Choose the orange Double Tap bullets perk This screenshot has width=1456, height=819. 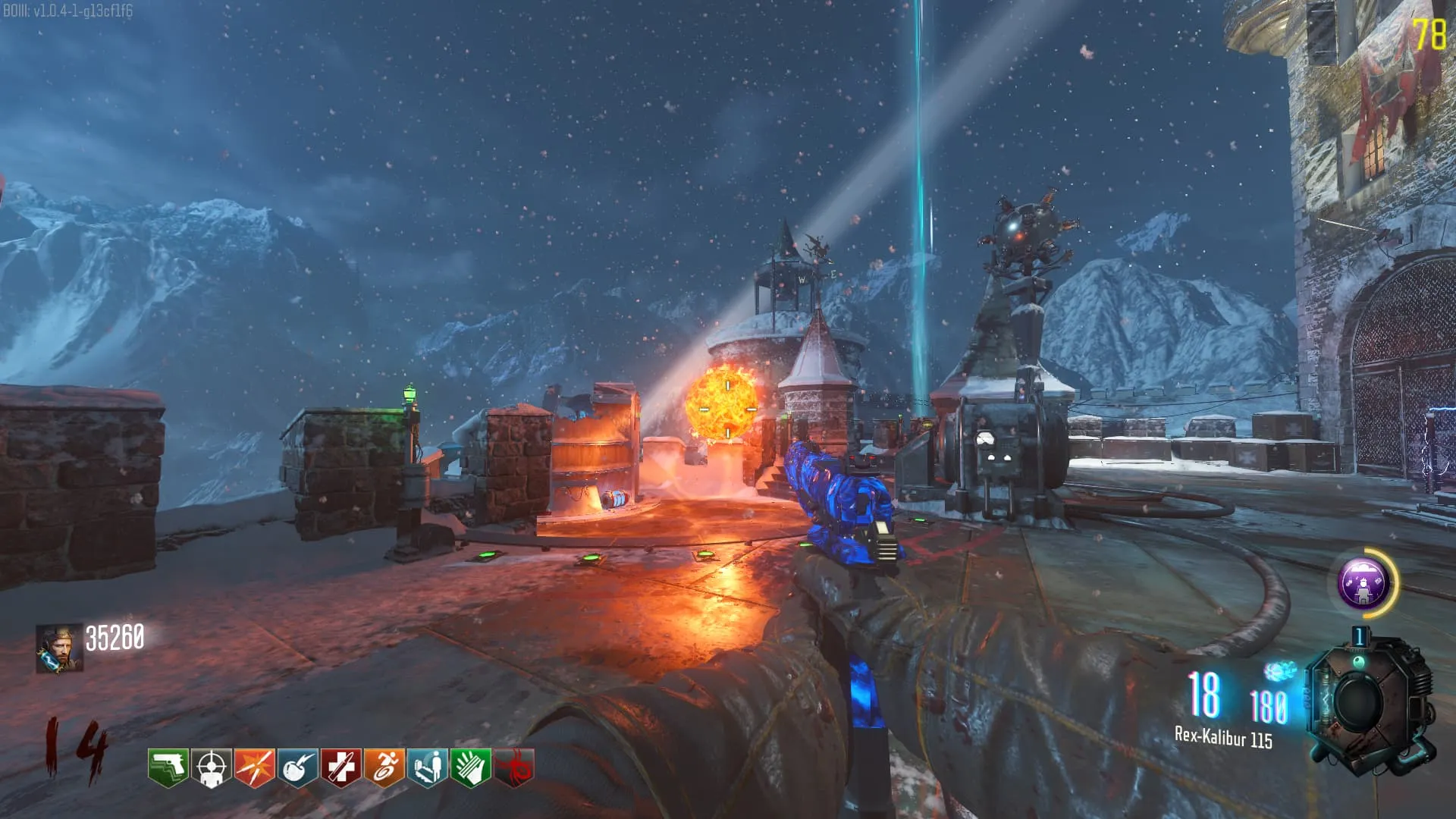pyautogui.click(x=254, y=767)
